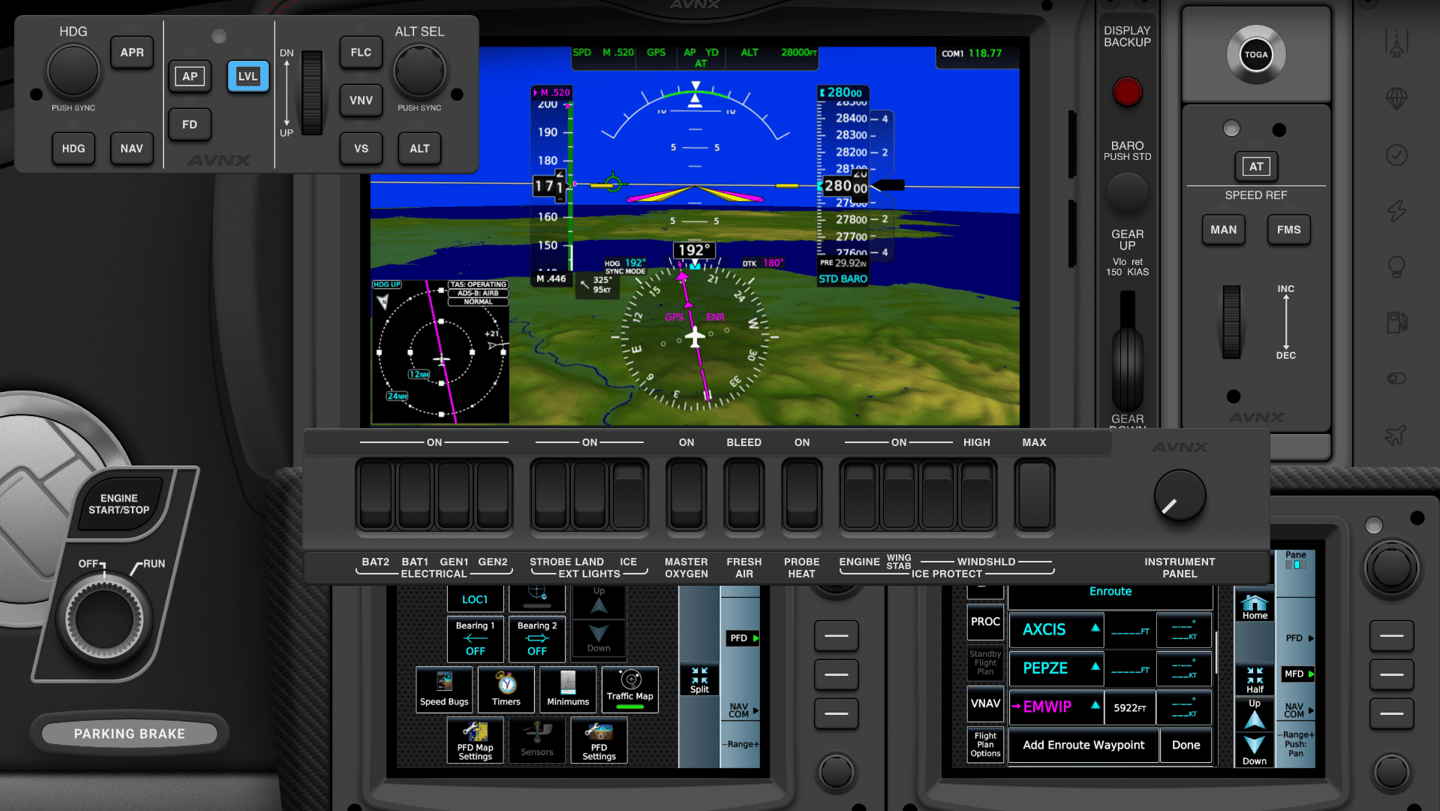Open PFD Map Settings
The height and width of the screenshot is (811, 1440).
(475, 740)
